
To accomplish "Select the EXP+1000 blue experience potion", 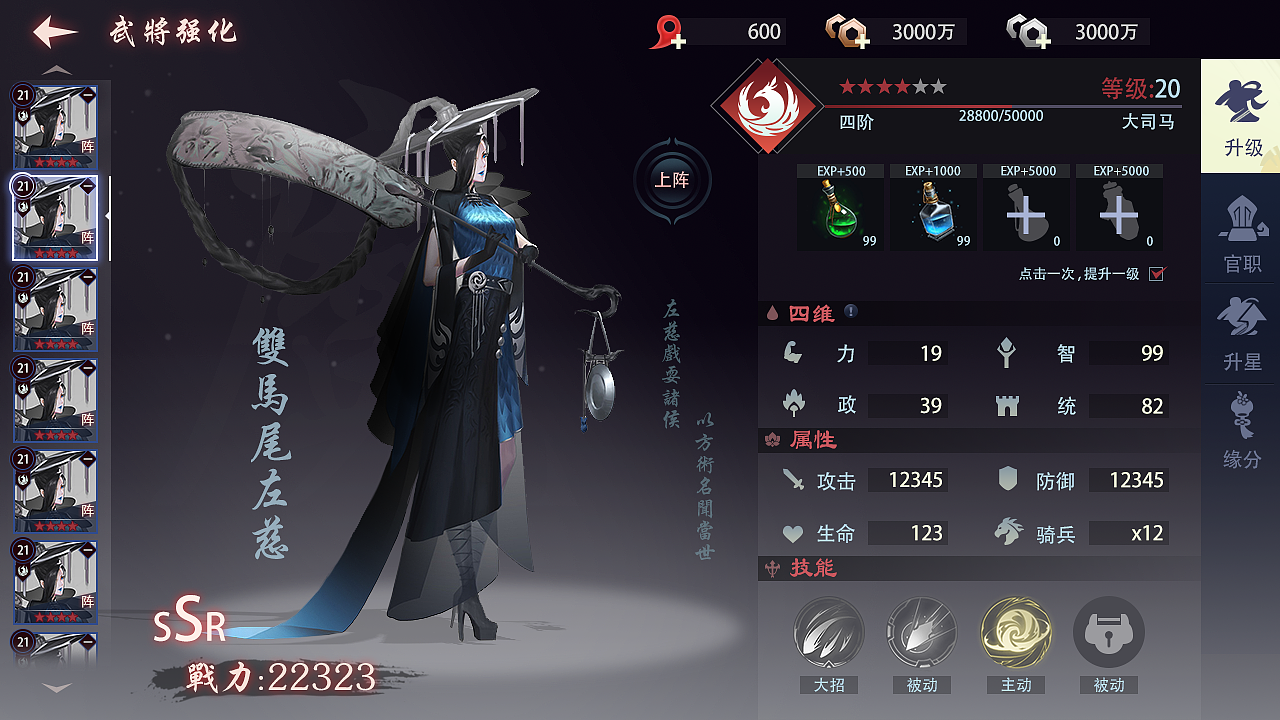I will click(x=933, y=210).
